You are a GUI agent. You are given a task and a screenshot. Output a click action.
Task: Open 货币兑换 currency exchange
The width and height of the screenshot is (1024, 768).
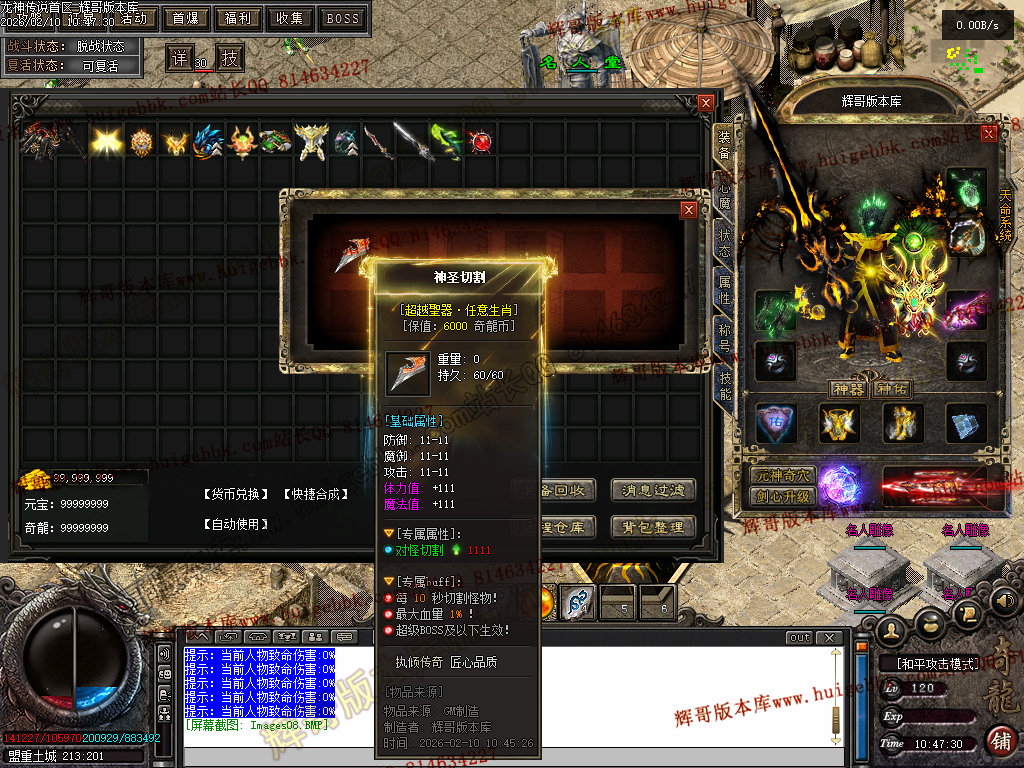point(236,494)
